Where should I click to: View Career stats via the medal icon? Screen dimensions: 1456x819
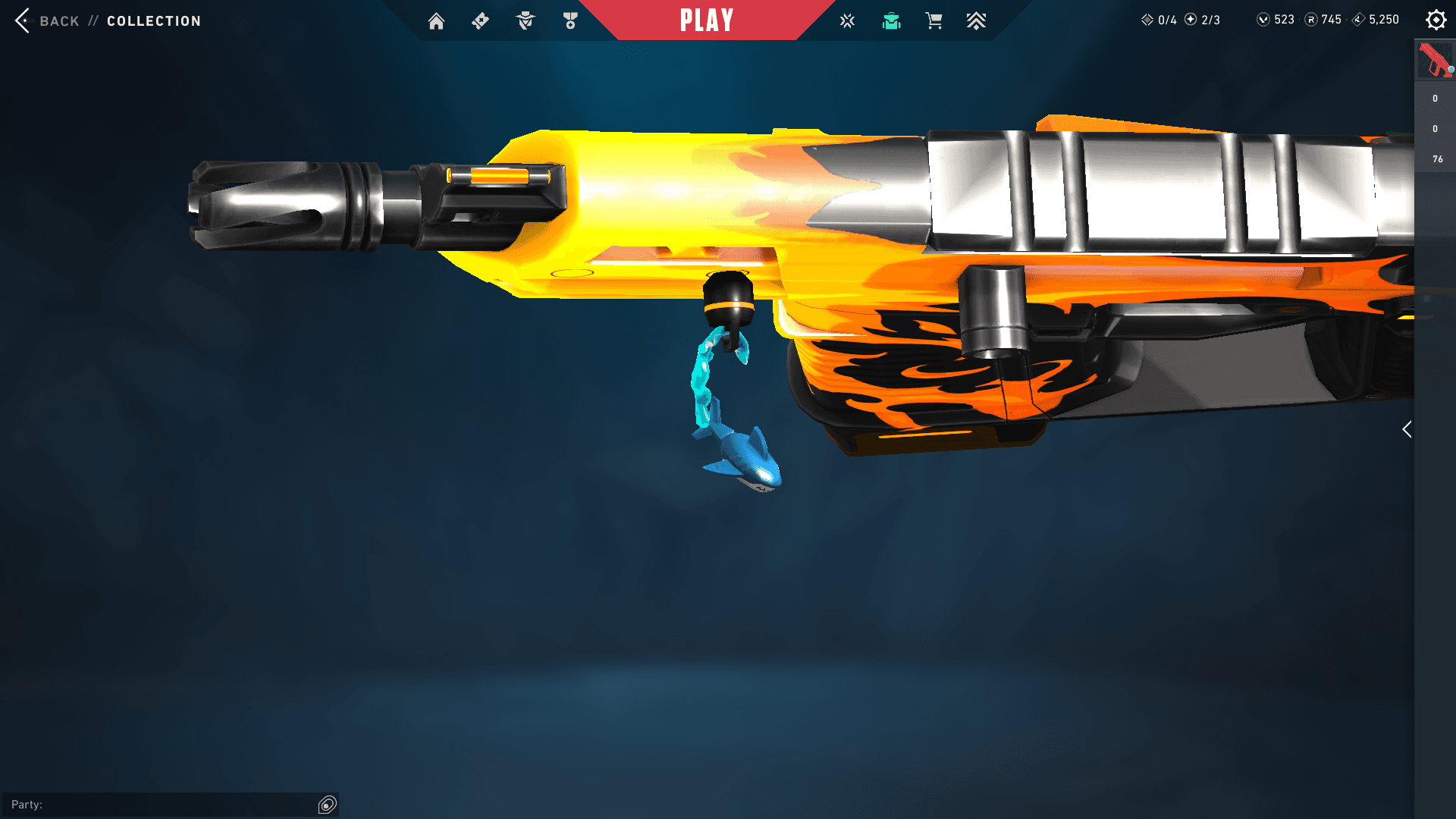click(x=570, y=20)
